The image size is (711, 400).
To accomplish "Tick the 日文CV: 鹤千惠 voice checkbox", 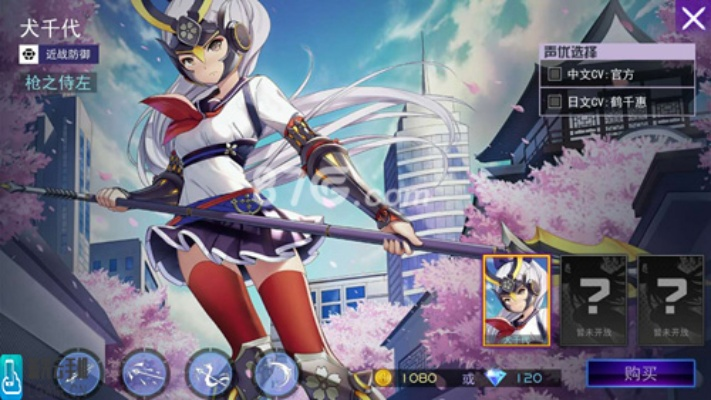I will click(x=554, y=102).
